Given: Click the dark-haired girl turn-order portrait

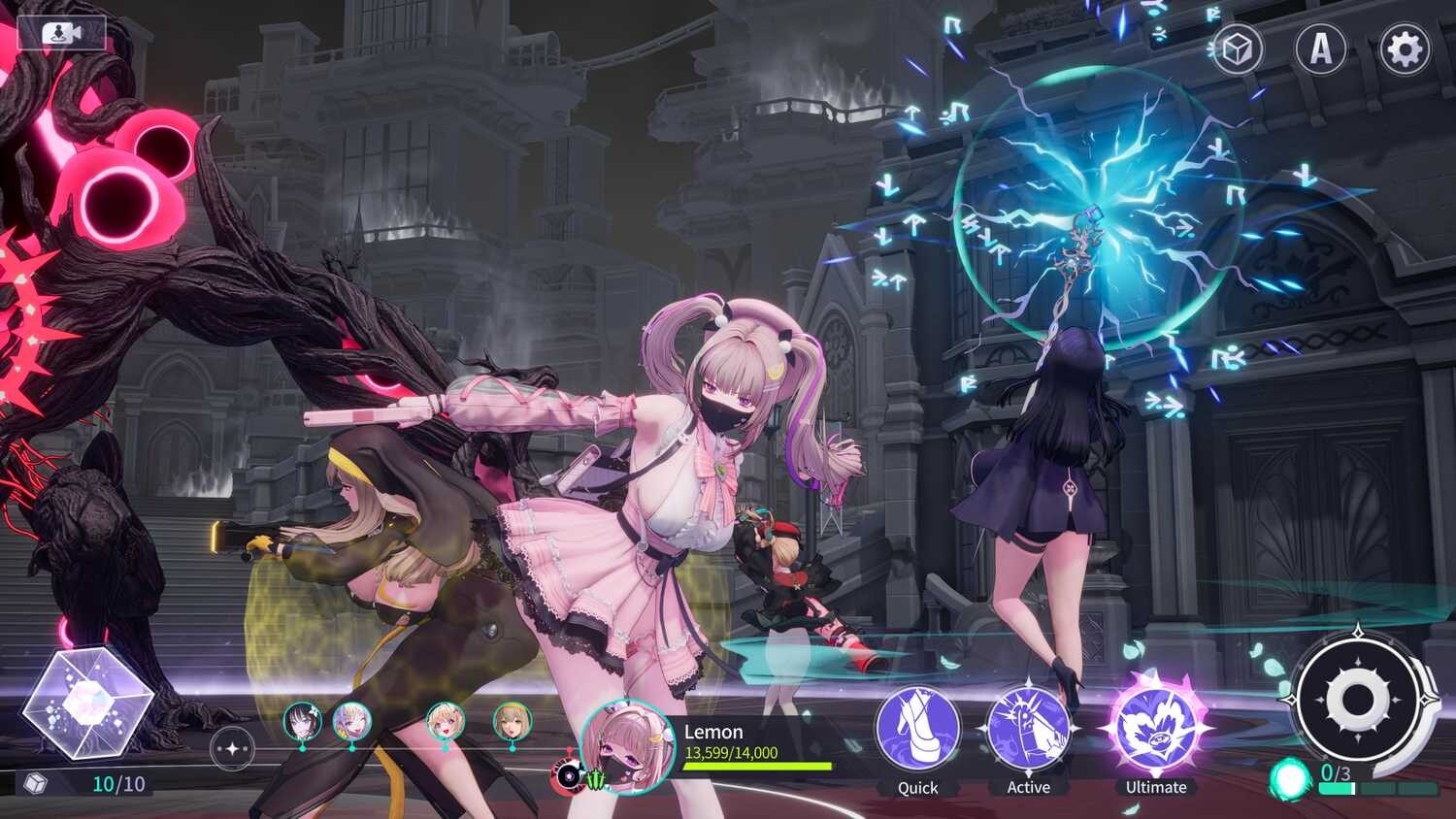Looking at the screenshot, I should pos(302,722).
